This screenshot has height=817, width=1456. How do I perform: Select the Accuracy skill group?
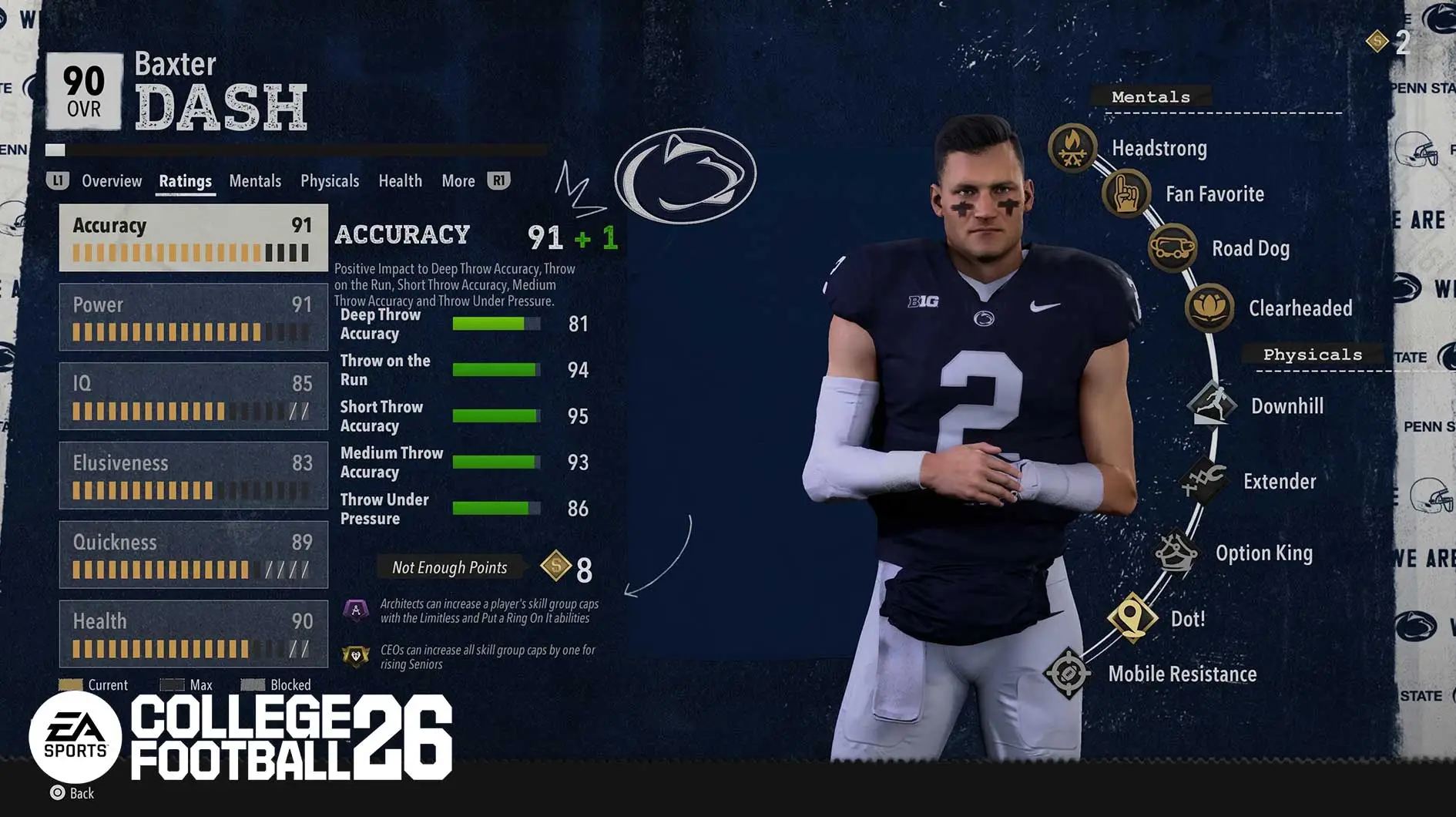[x=193, y=237]
